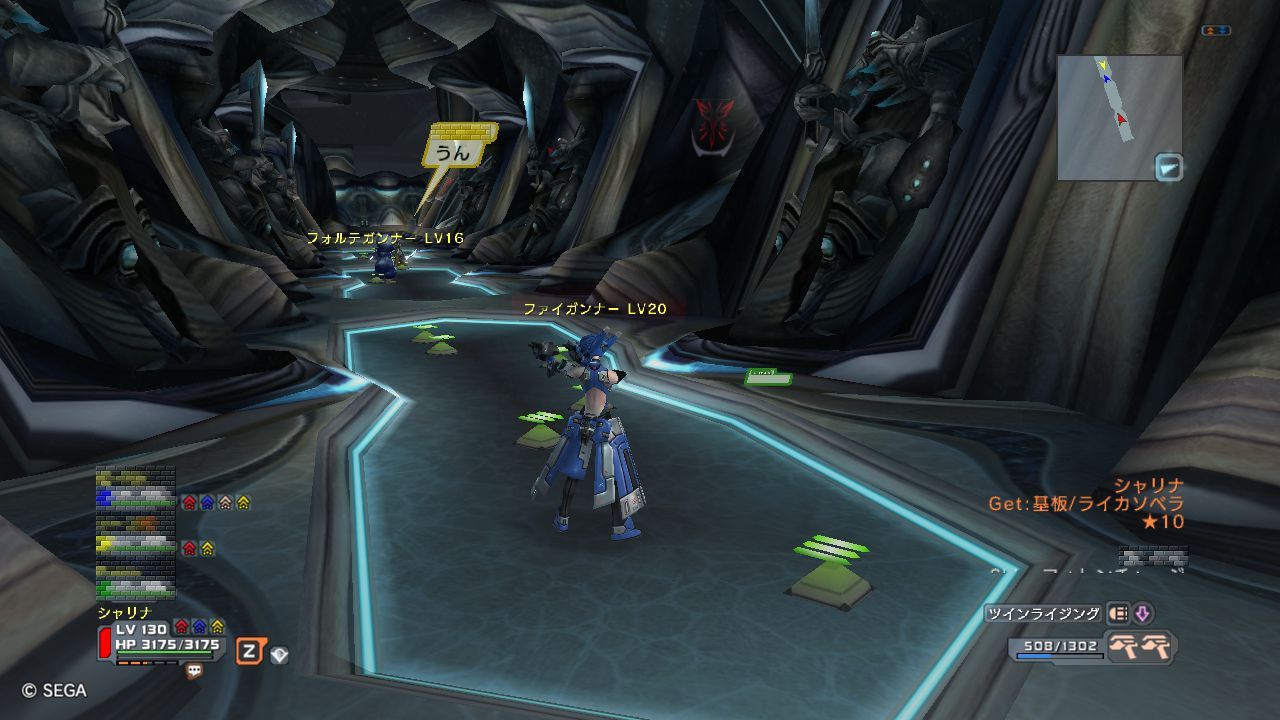
Task: Click シャリナ's level and HP status panel
Action: click(165, 638)
